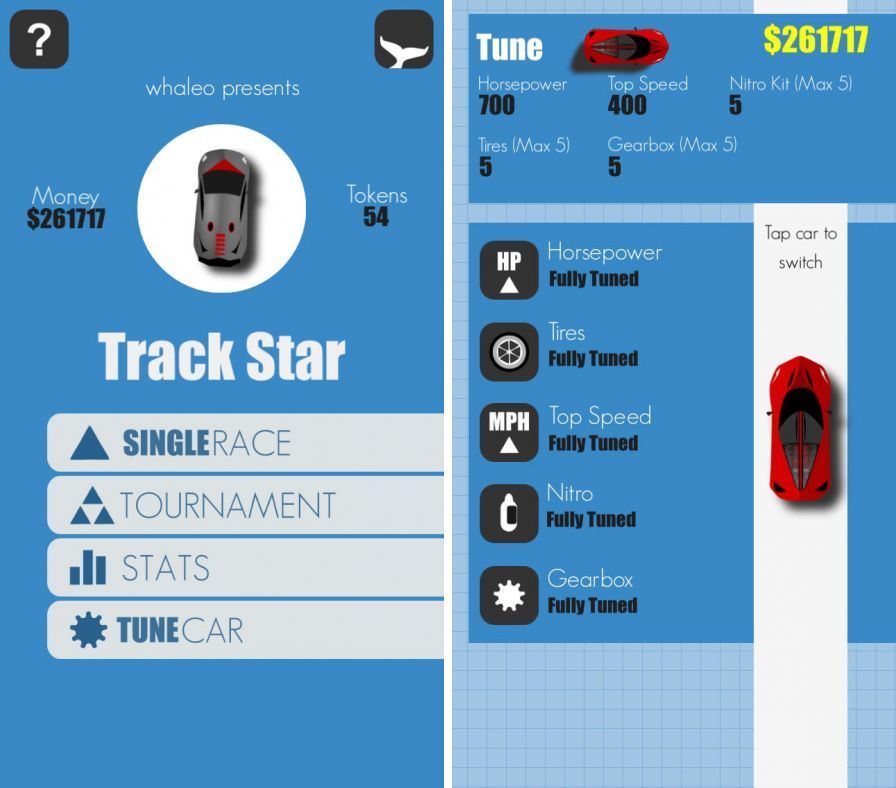
Task: Tap the Nitro bottle upgrade icon
Action: (x=509, y=514)
